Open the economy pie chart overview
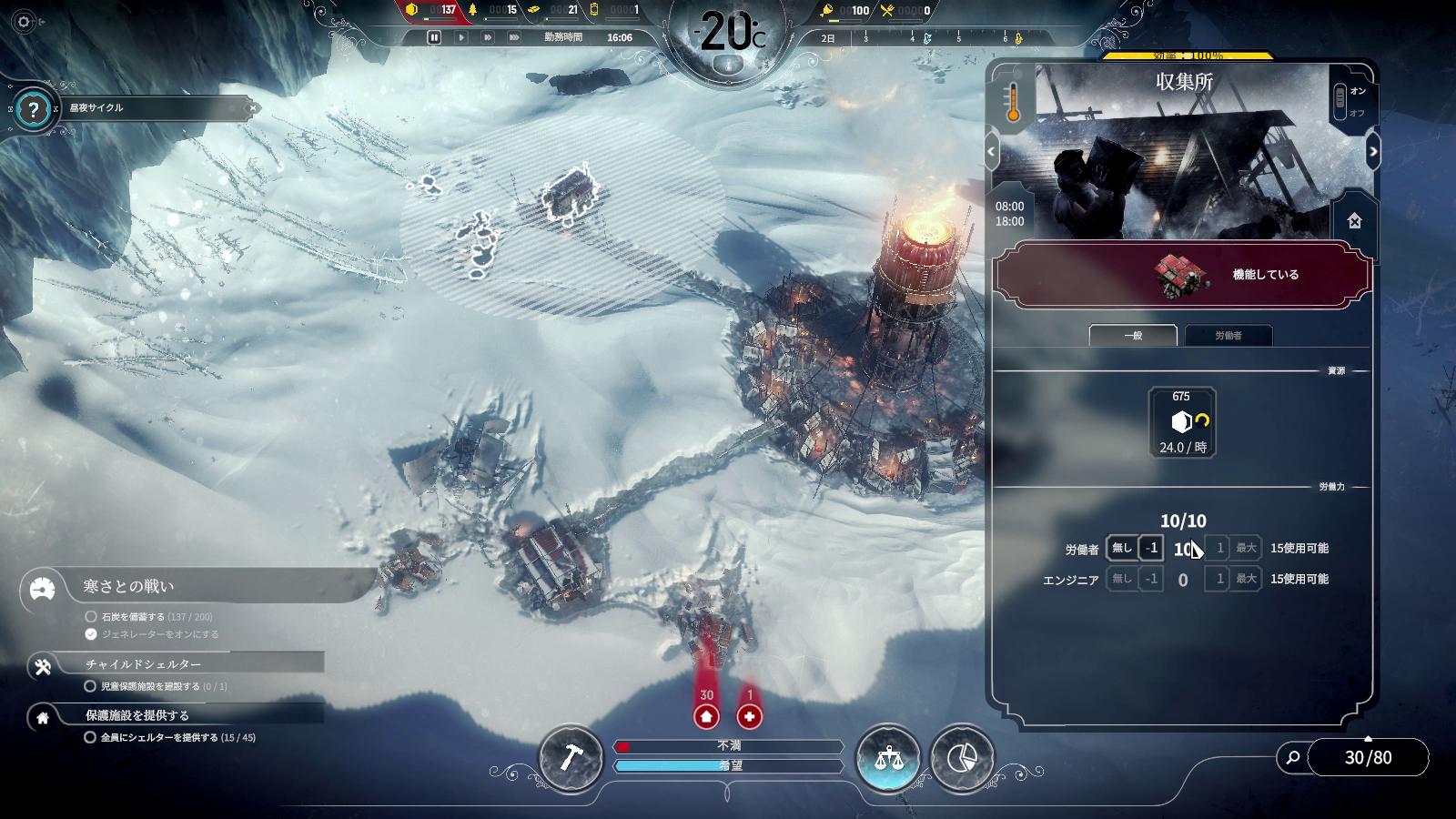Viewport: 1456px width, 819px height. (962, 758)
